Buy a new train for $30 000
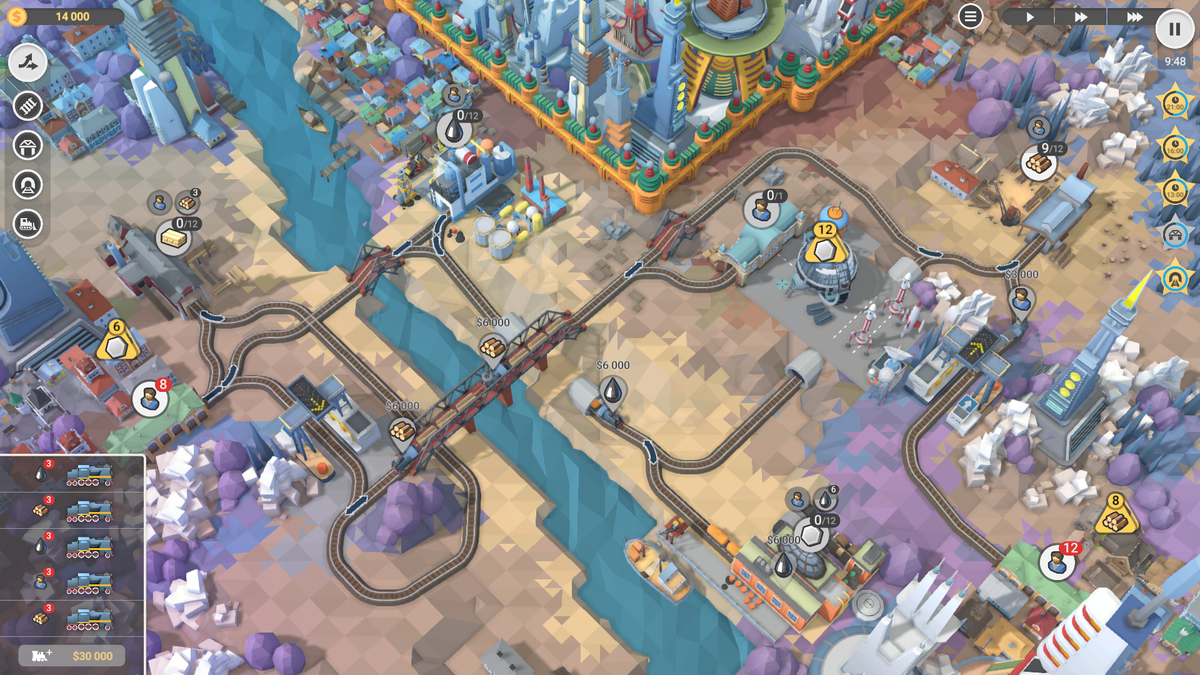Viewport: 1200px width, 675px height. (71, 655)
